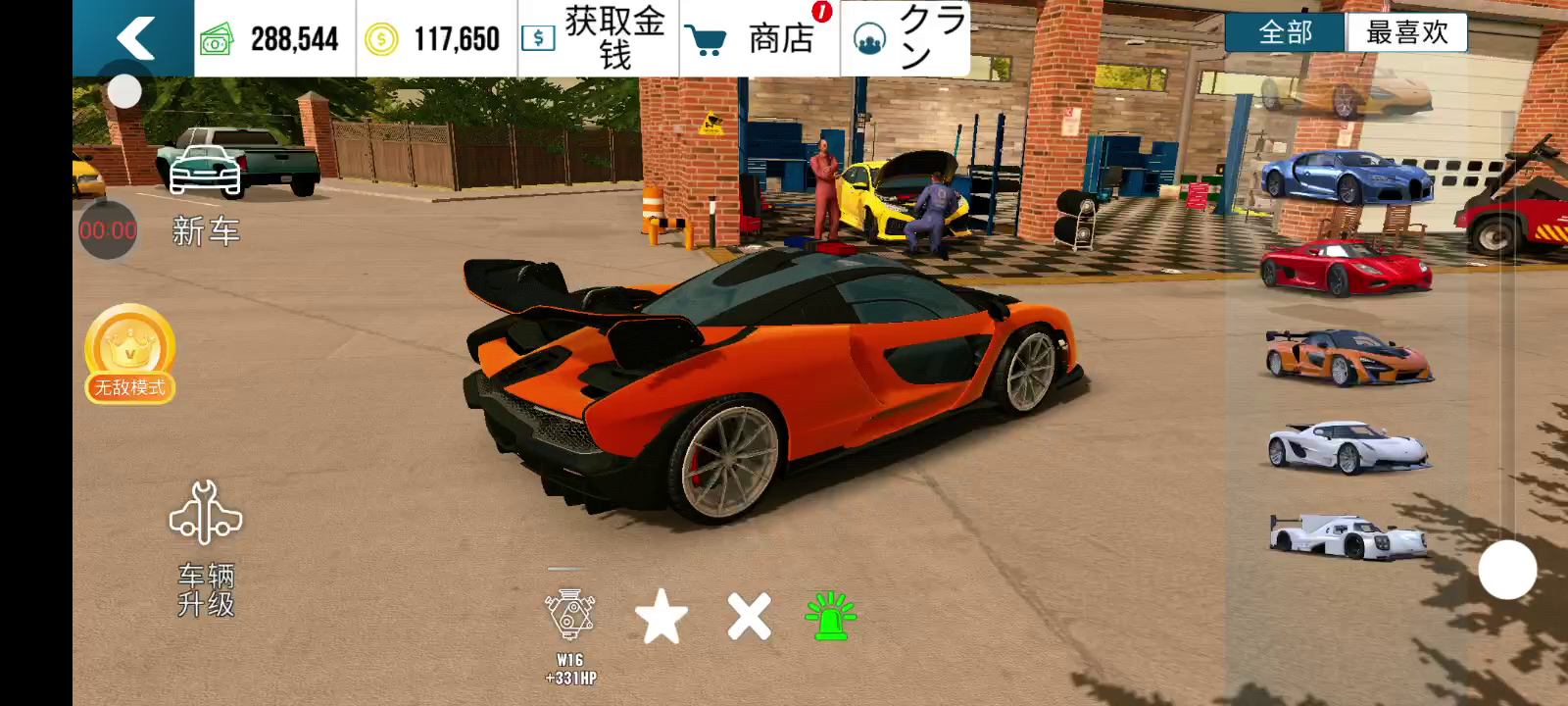Select the blue Bugatti thumbnail
The image size is (1568, 706).
[x=1347, y=176]
